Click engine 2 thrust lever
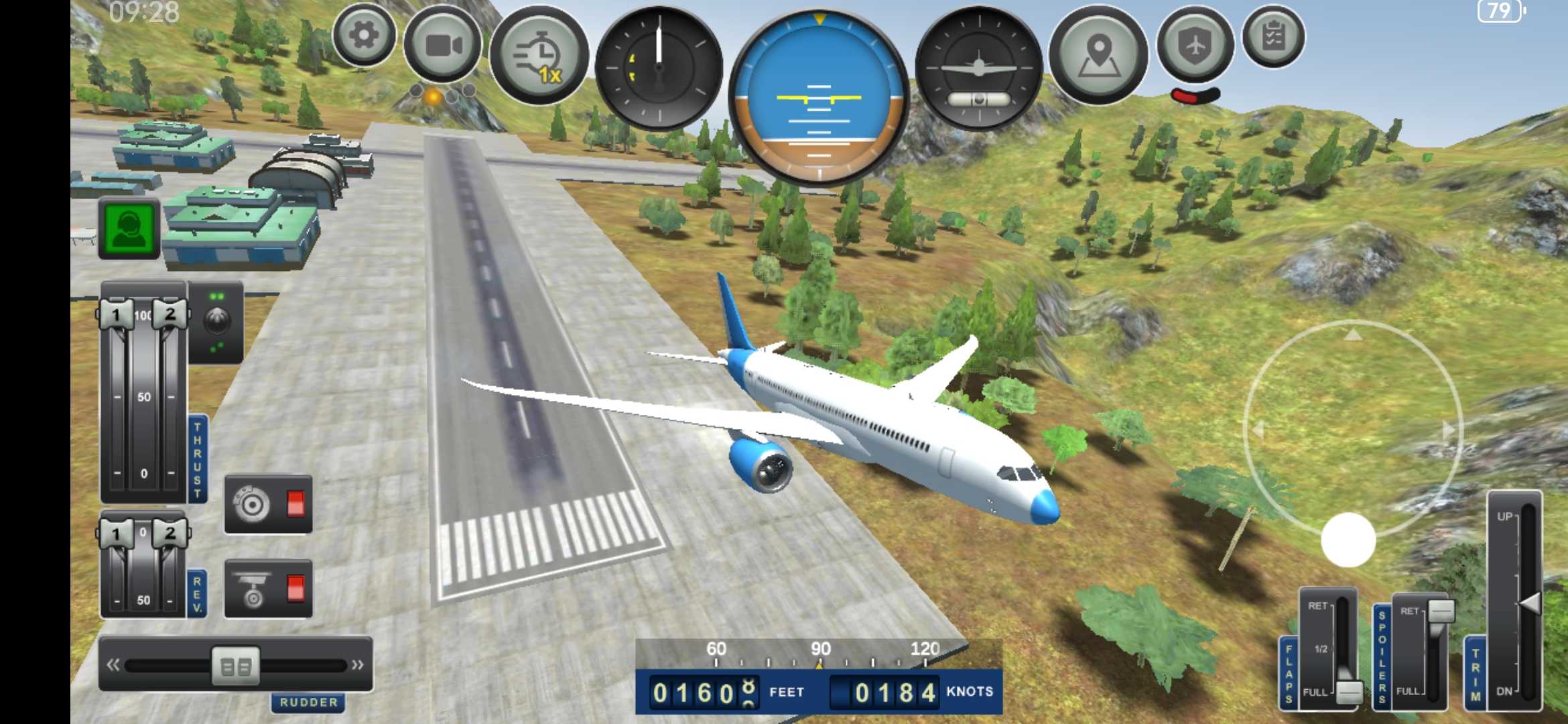1568x724 pixels. click(170, 314)
